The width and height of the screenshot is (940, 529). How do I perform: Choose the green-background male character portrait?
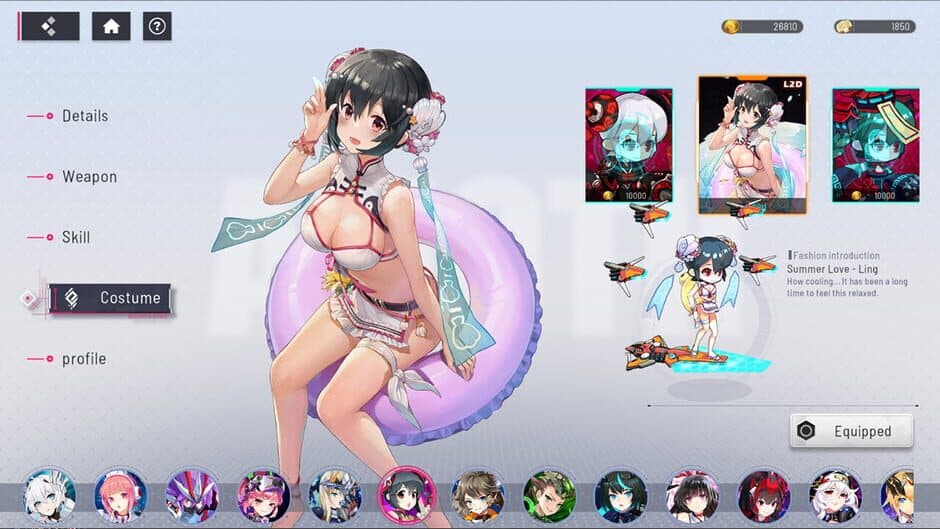point(549,495)
